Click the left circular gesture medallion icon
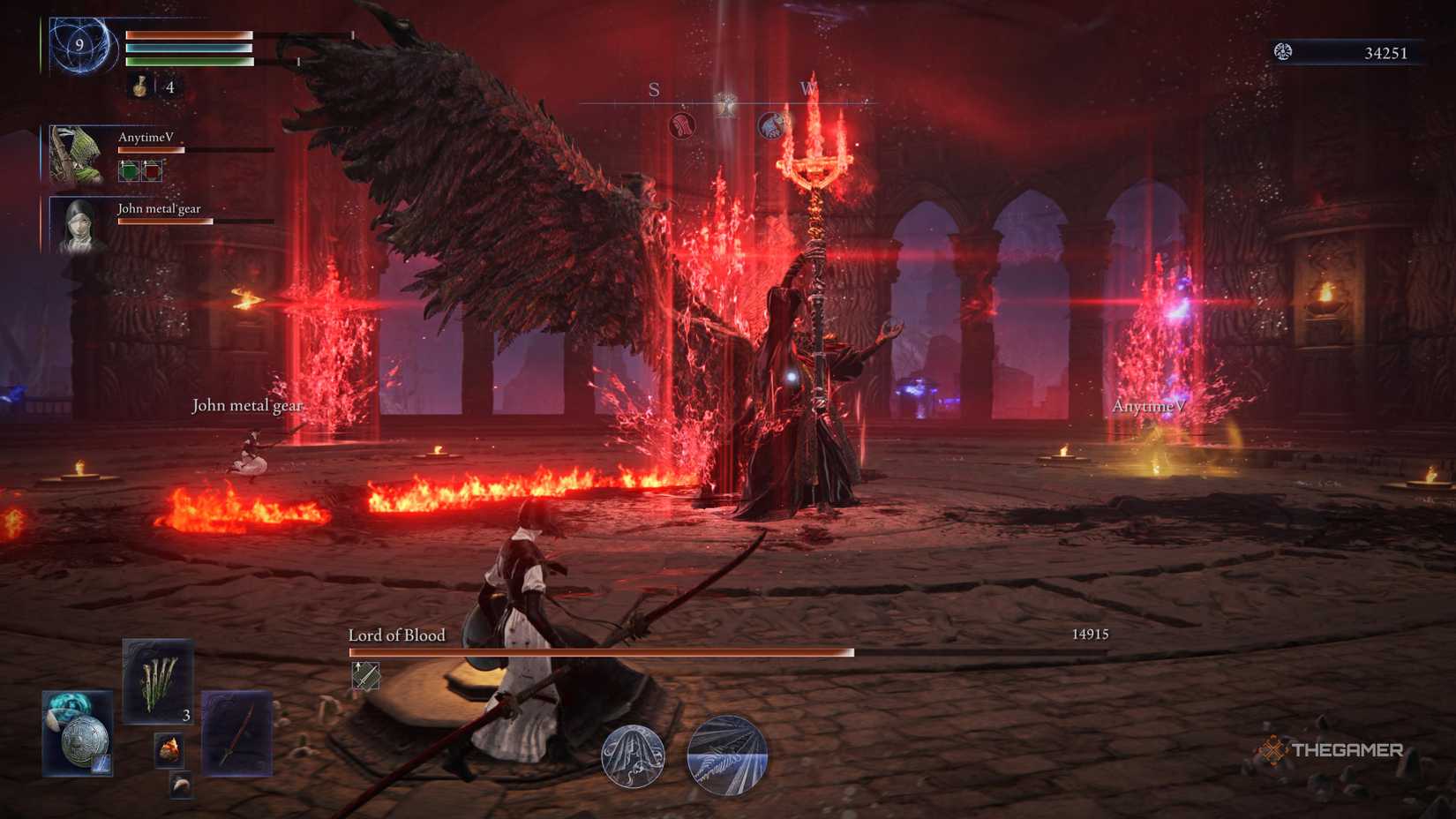Screen dimensions: 1456x819 pyautogui.click(x=632, y=756)
